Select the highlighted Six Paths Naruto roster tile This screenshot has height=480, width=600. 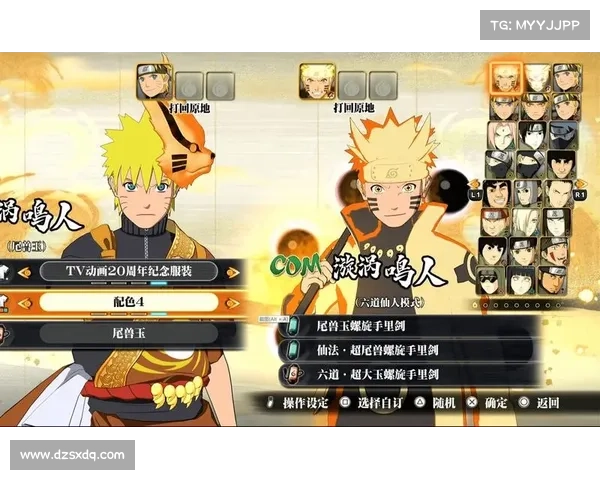[505, 77]
